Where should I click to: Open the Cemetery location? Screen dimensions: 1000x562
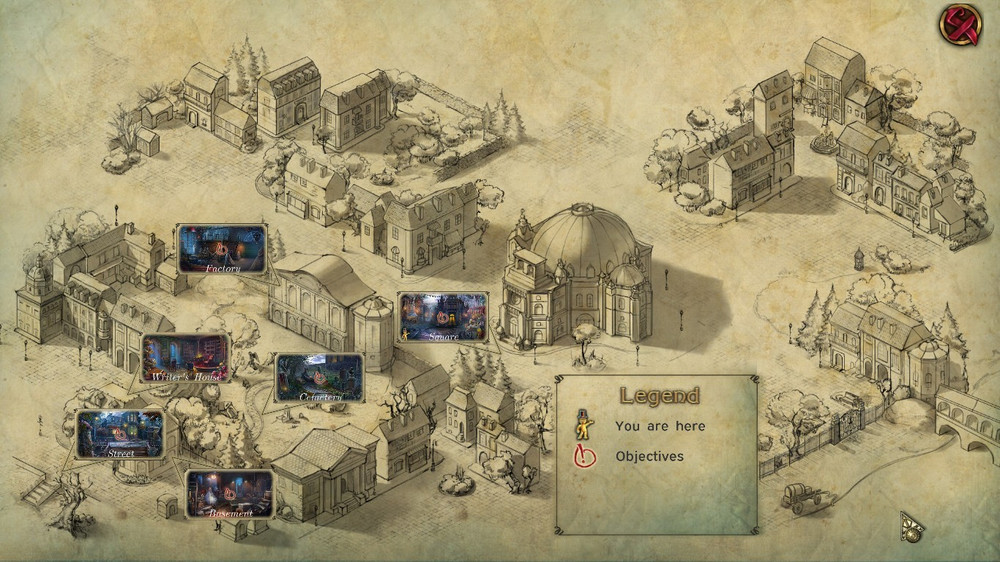click(x=319, y=377)
